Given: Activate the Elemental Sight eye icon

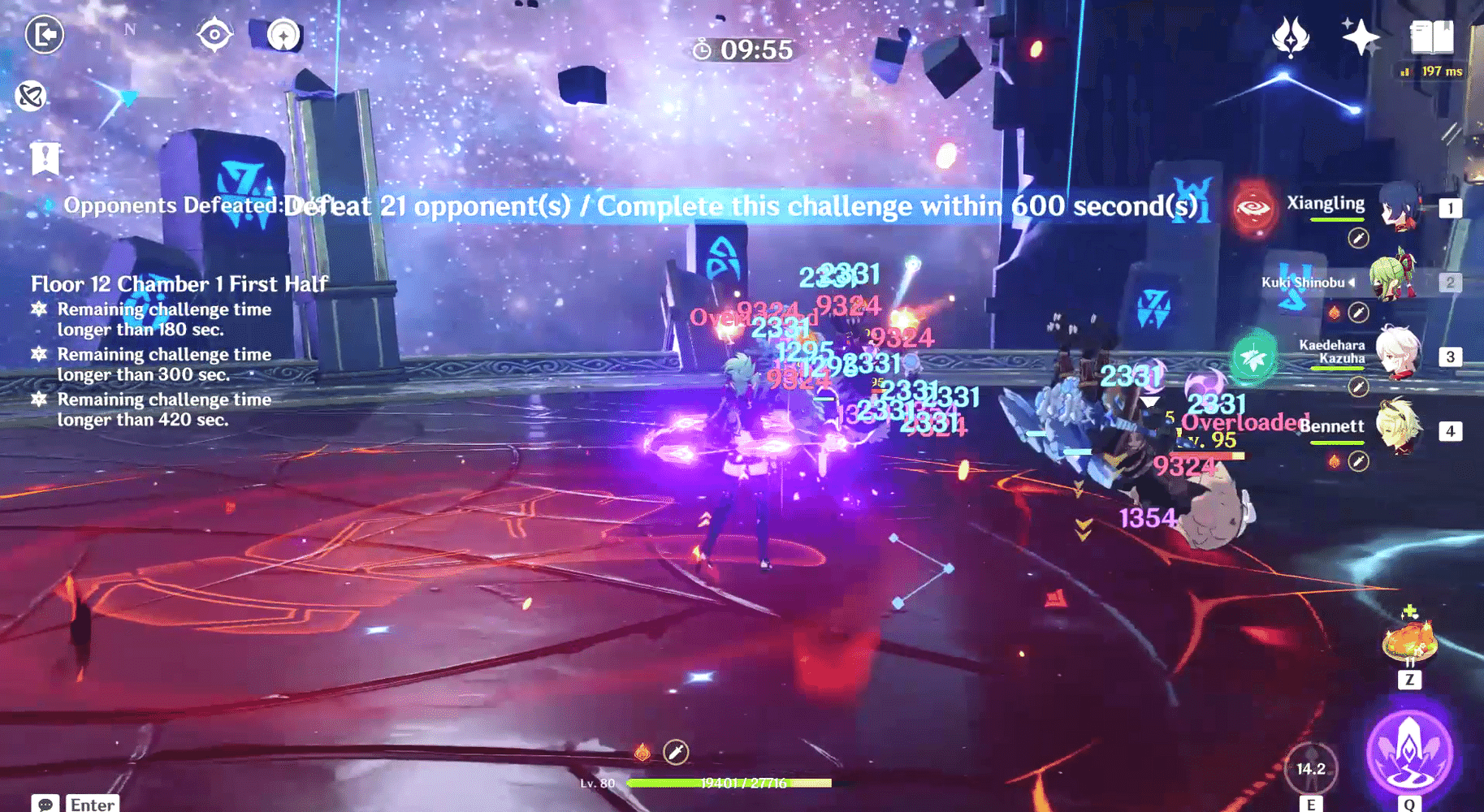Looking at the screenshot, I should (x=214, y=35).
